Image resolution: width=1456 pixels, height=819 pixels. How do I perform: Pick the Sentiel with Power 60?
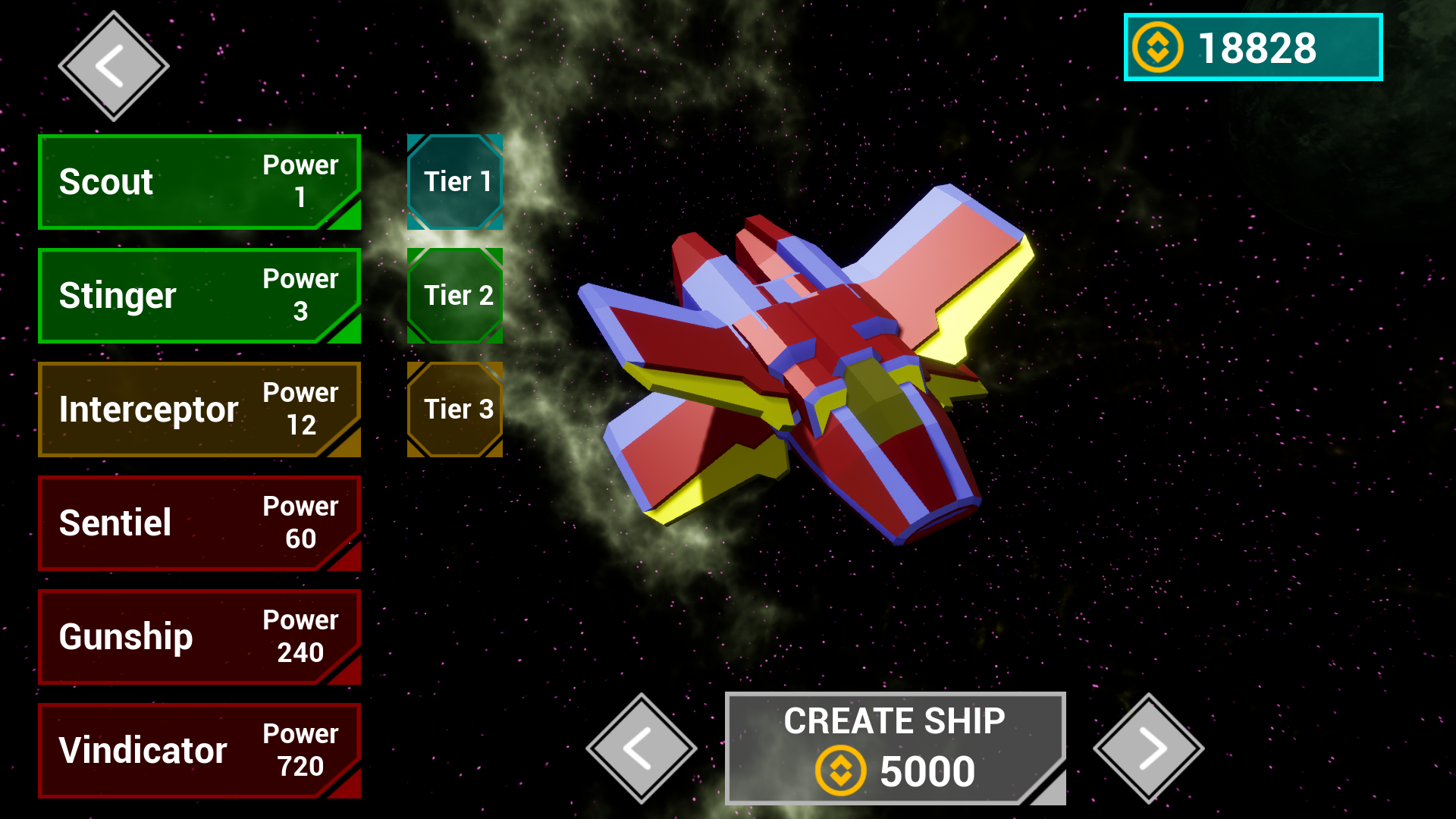199,523
